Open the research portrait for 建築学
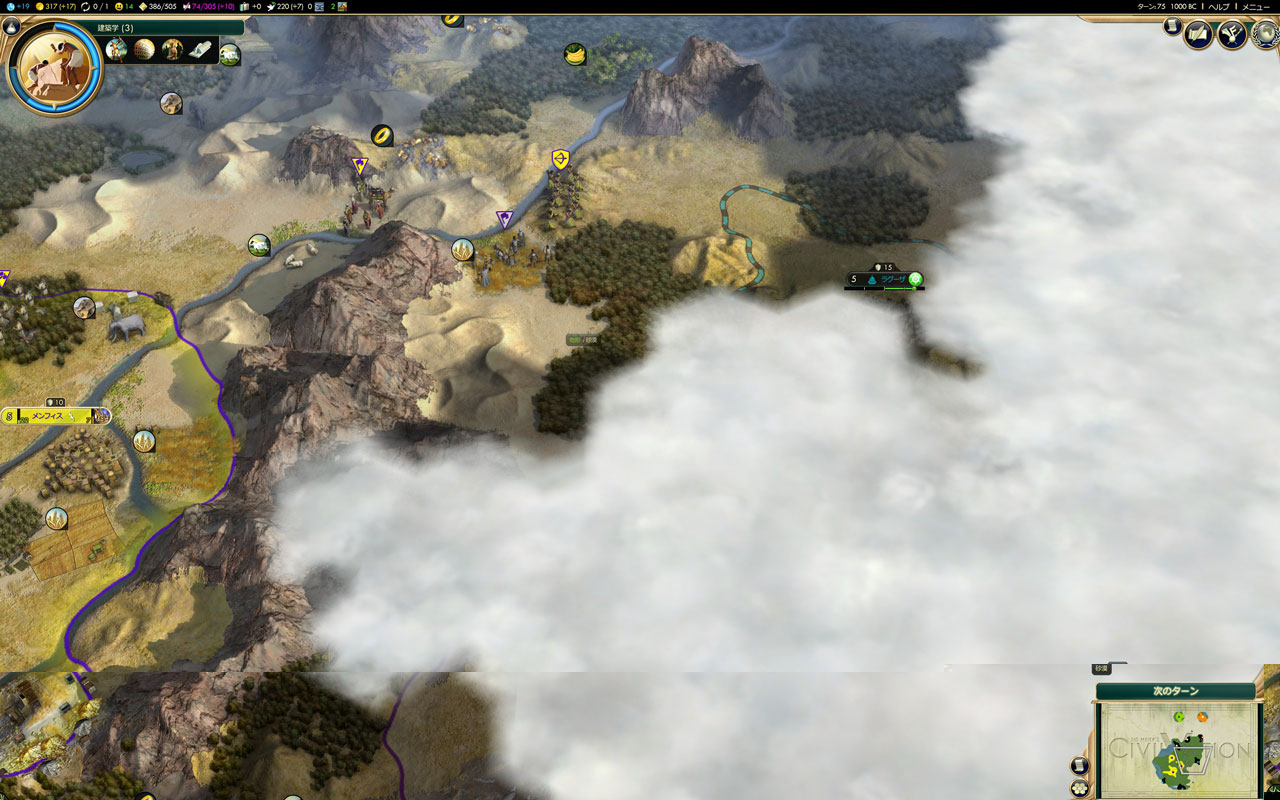This screenshot has width=1280, height=800. click(55, 68)
